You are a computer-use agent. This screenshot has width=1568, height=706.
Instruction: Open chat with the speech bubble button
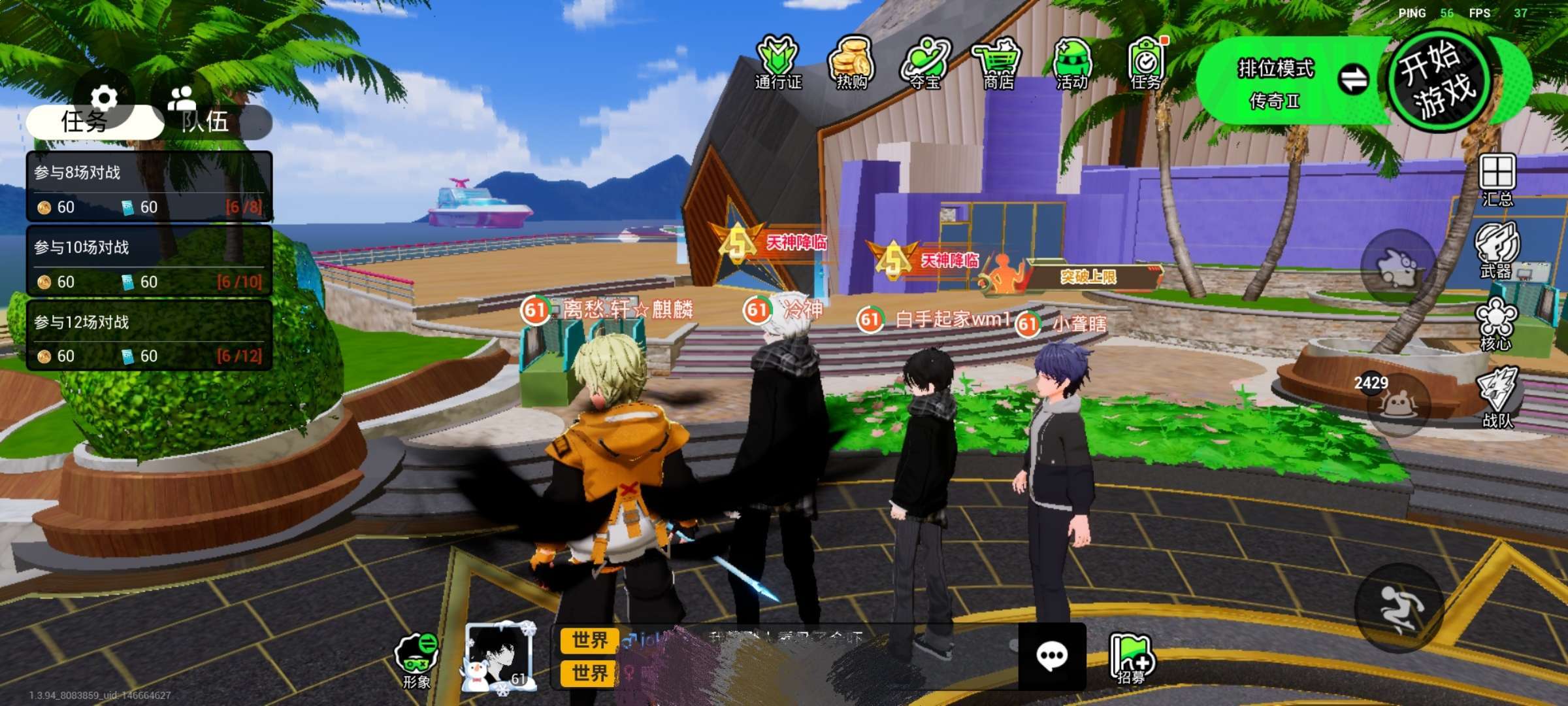pyautogui.click(x=1052, y=656)
